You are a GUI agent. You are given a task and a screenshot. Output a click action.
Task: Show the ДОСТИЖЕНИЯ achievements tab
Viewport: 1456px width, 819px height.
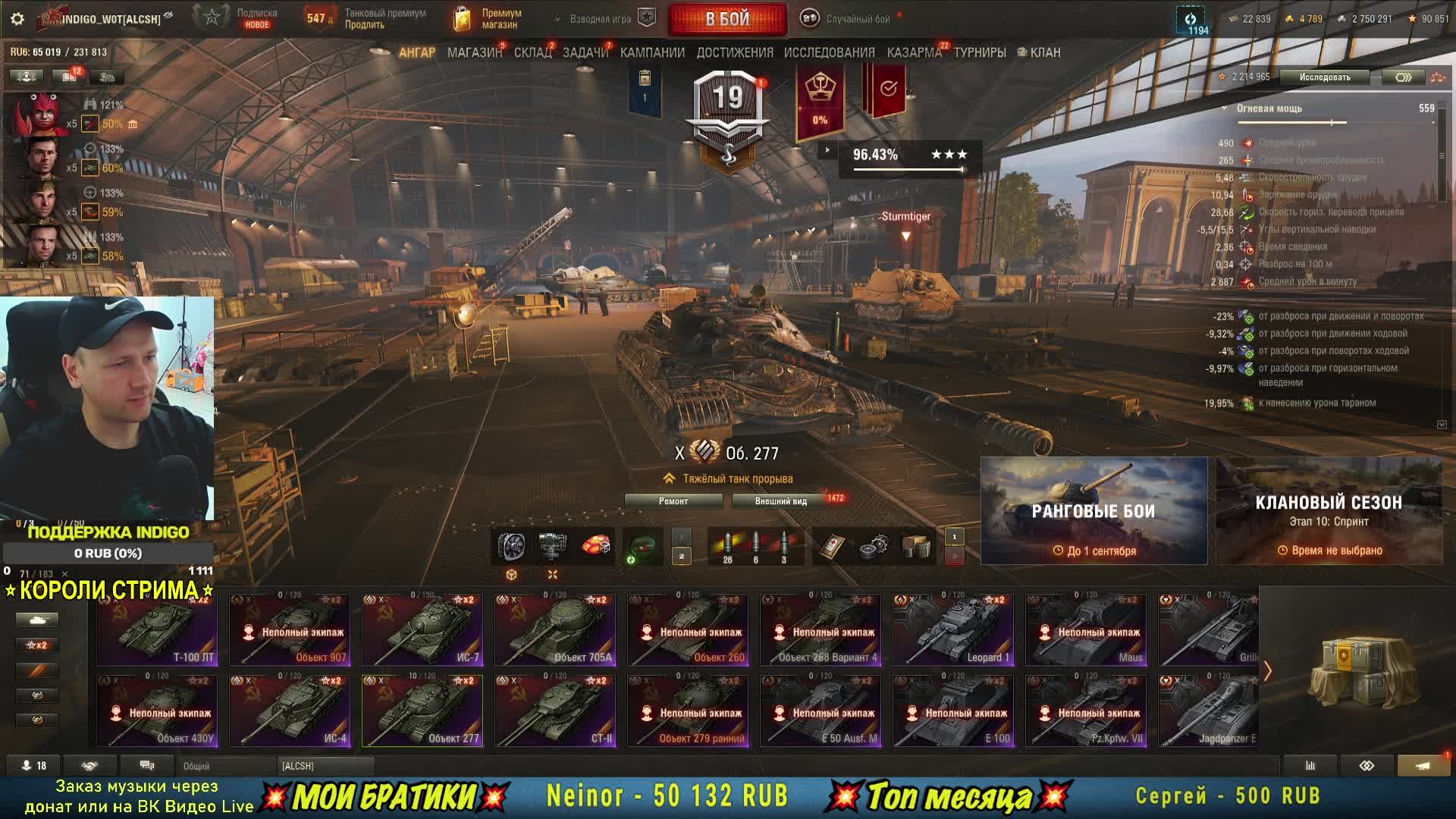click(735, 52)
